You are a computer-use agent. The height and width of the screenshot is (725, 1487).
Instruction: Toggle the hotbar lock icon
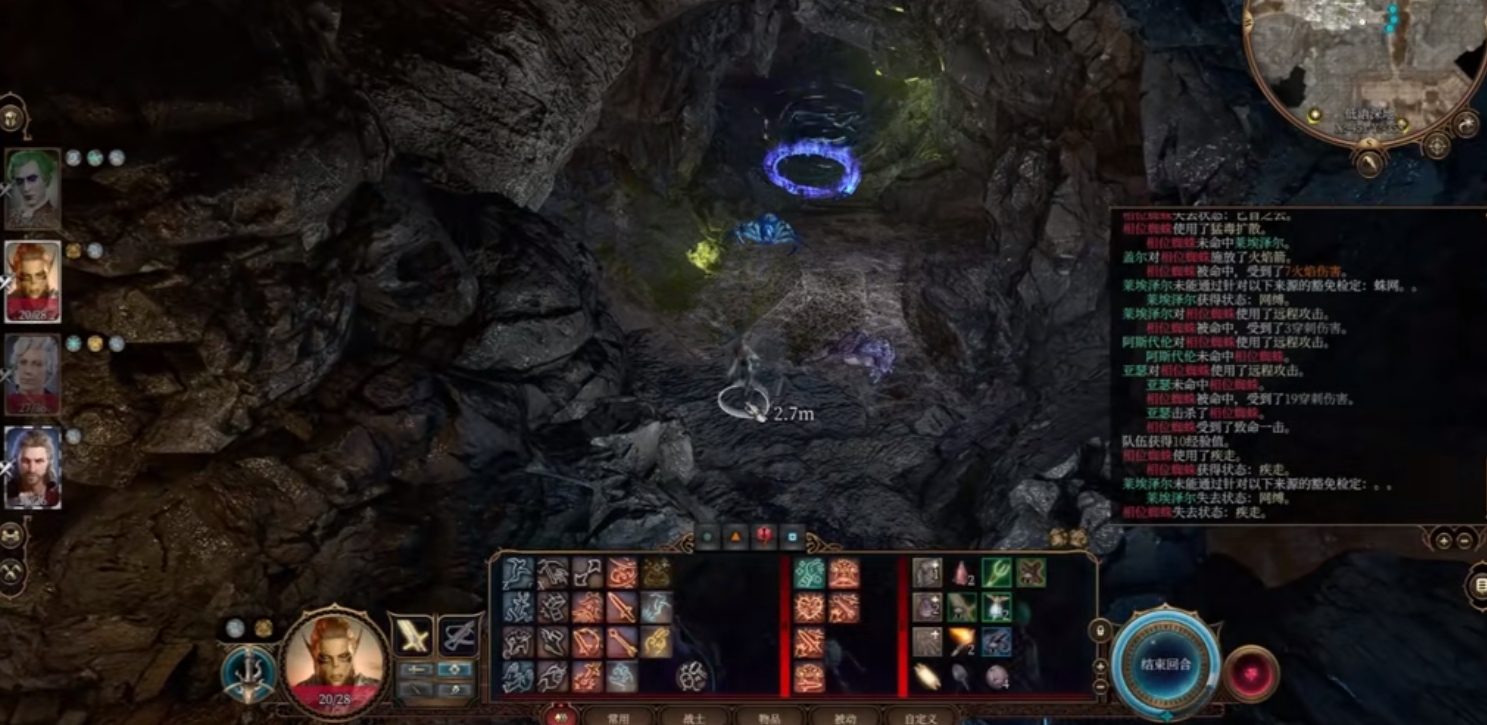coord(1101,631)
